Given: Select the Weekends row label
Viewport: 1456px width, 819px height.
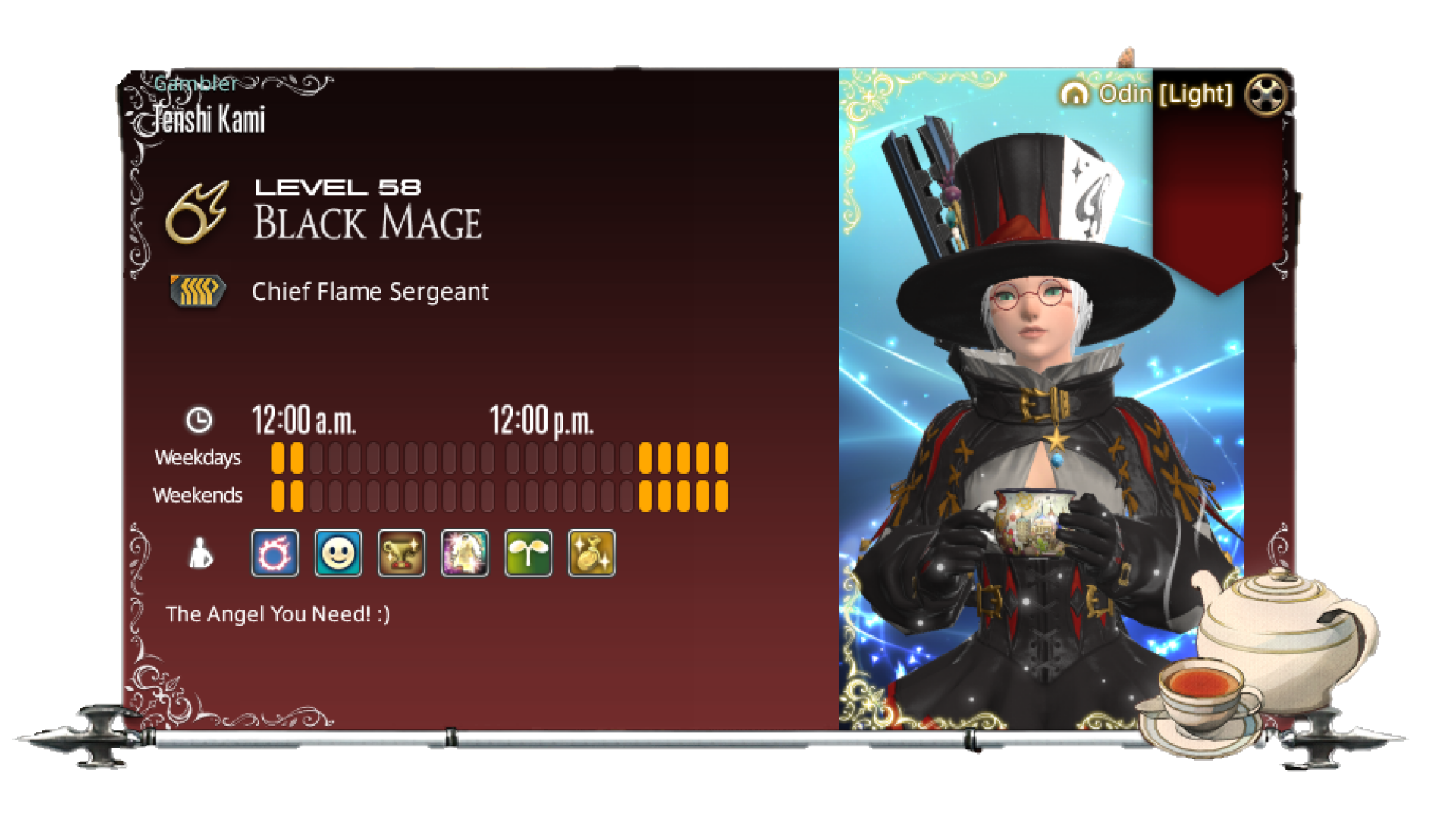Looking at the screenshot, I should [198, 494].
